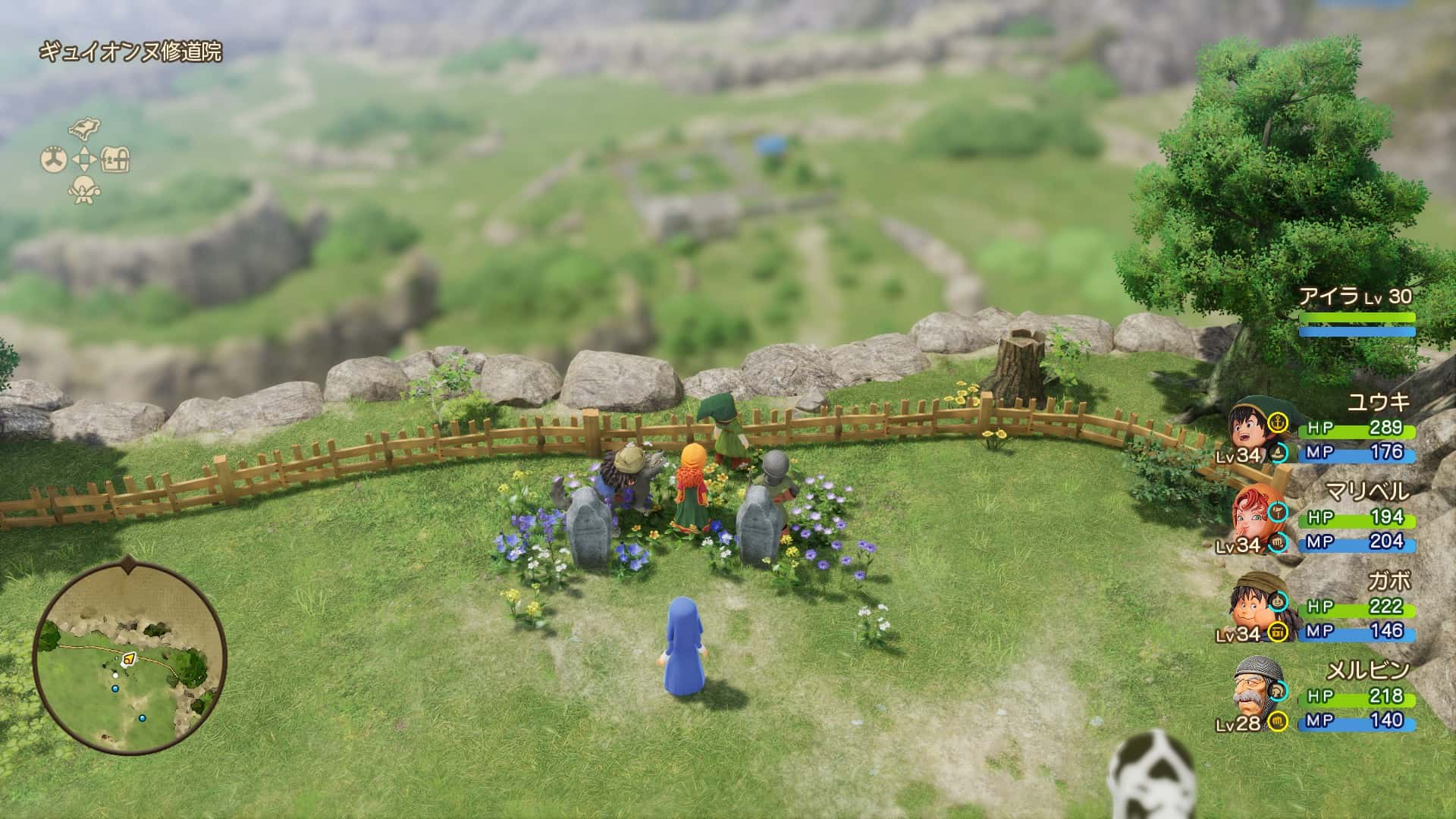This screenshot has width=1456, height=819.
Task: Choose the character figure shortcut icon
Action: 83,190
